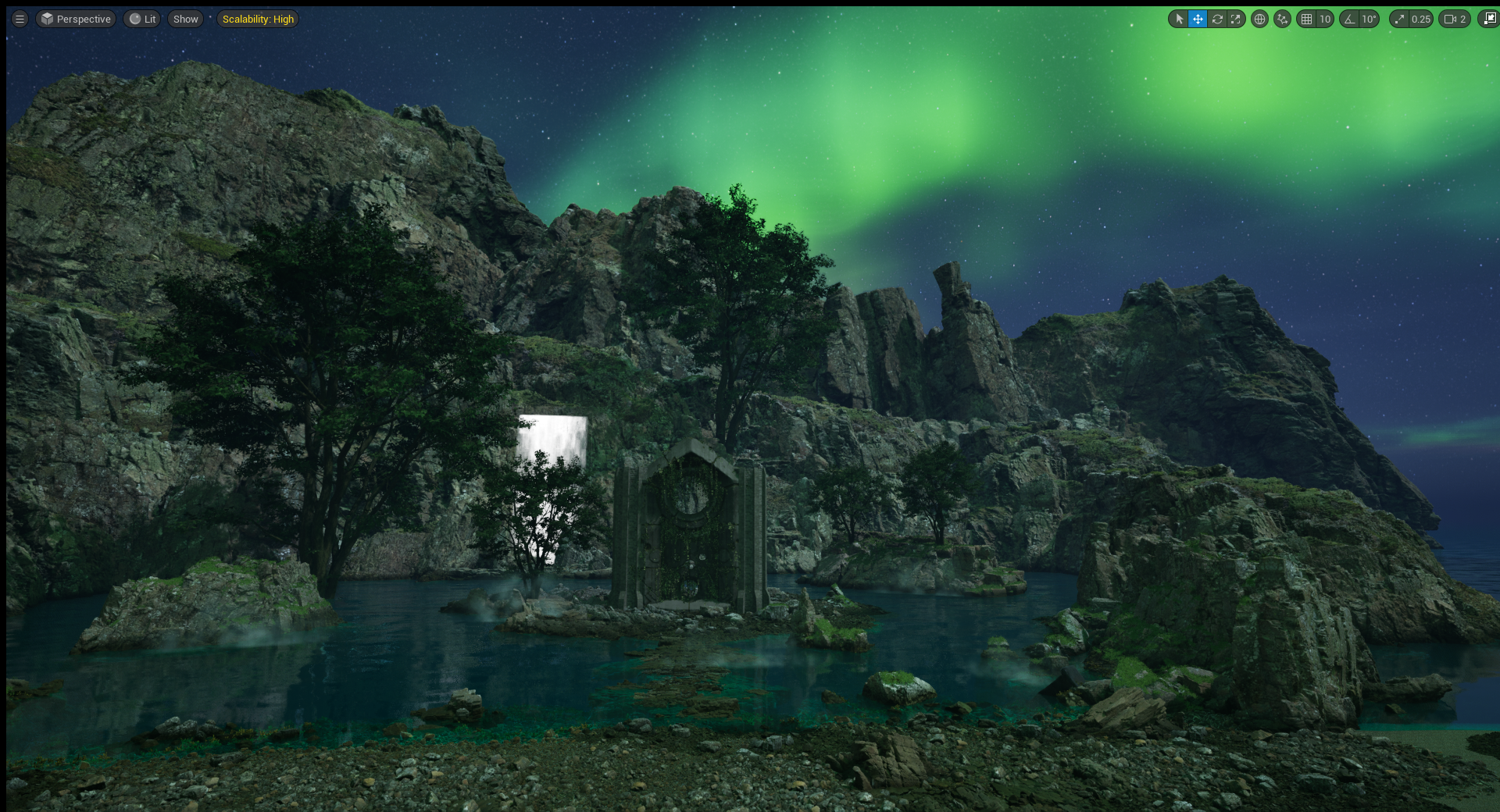The image size is (1500, 812).
Task: Toggle rotation snapping angle icon
Action: (1349, 19)
